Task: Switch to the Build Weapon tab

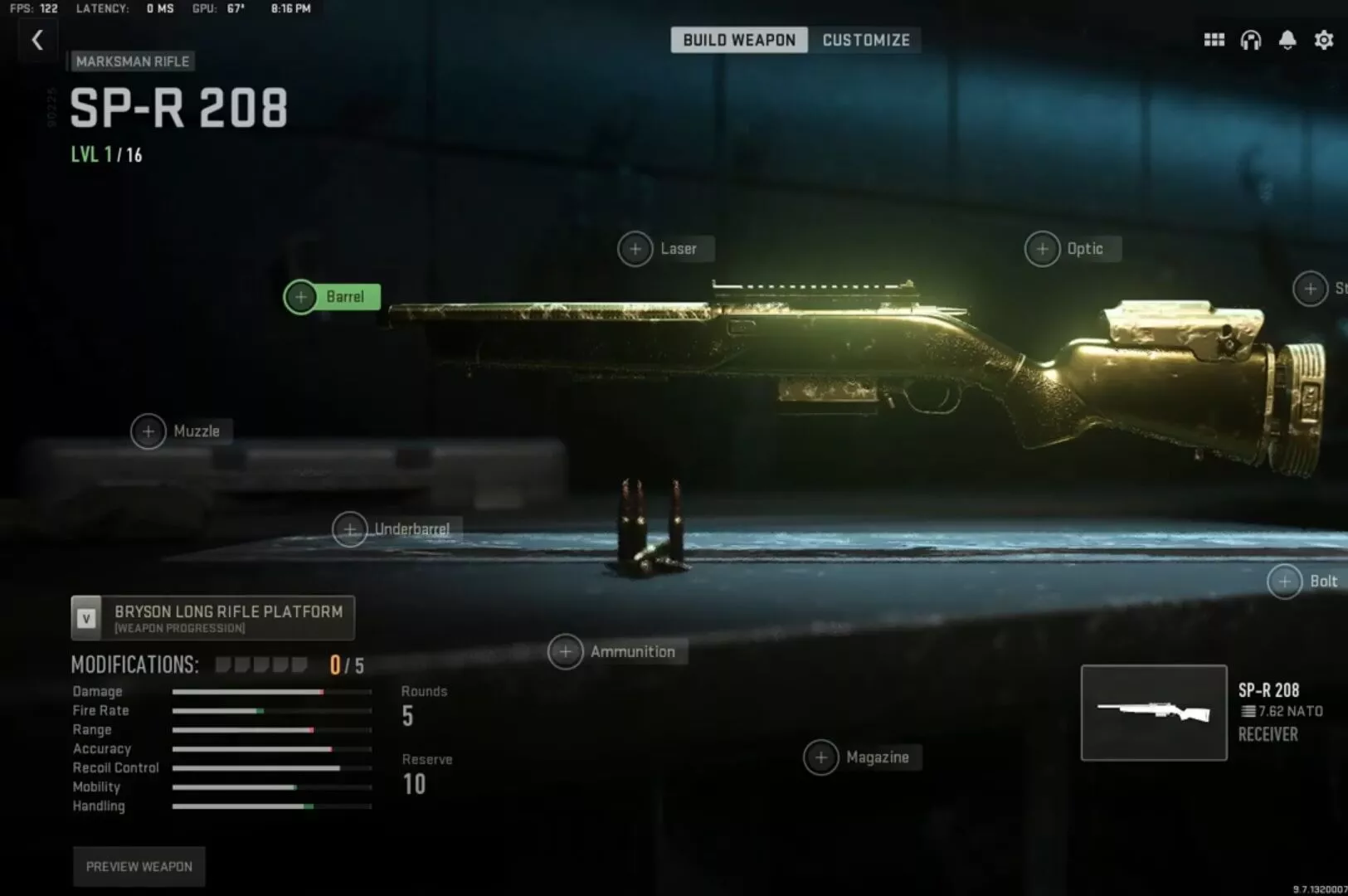Action: 739,40
